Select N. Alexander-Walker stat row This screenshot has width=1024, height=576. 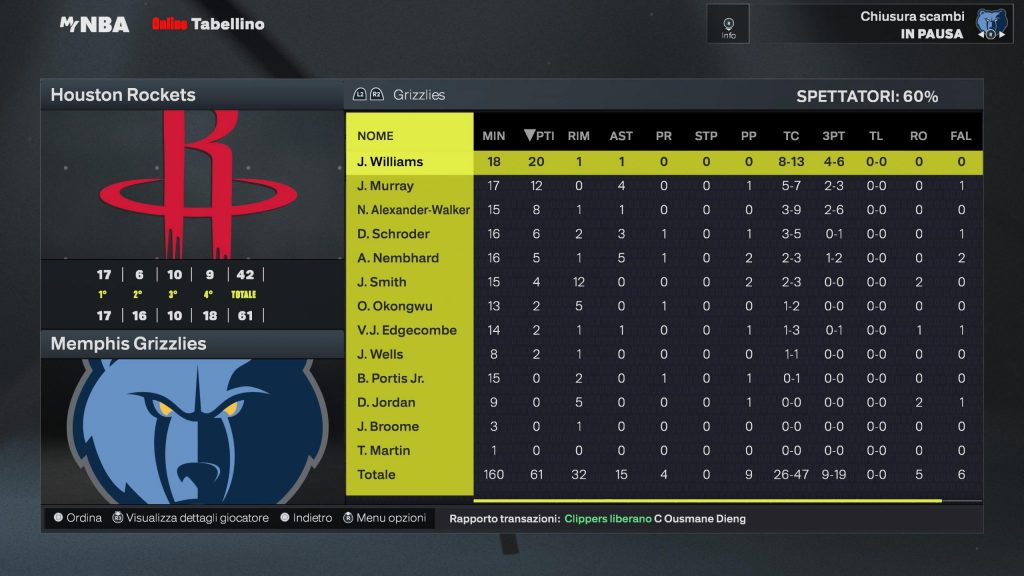click(x=413, y=210)
